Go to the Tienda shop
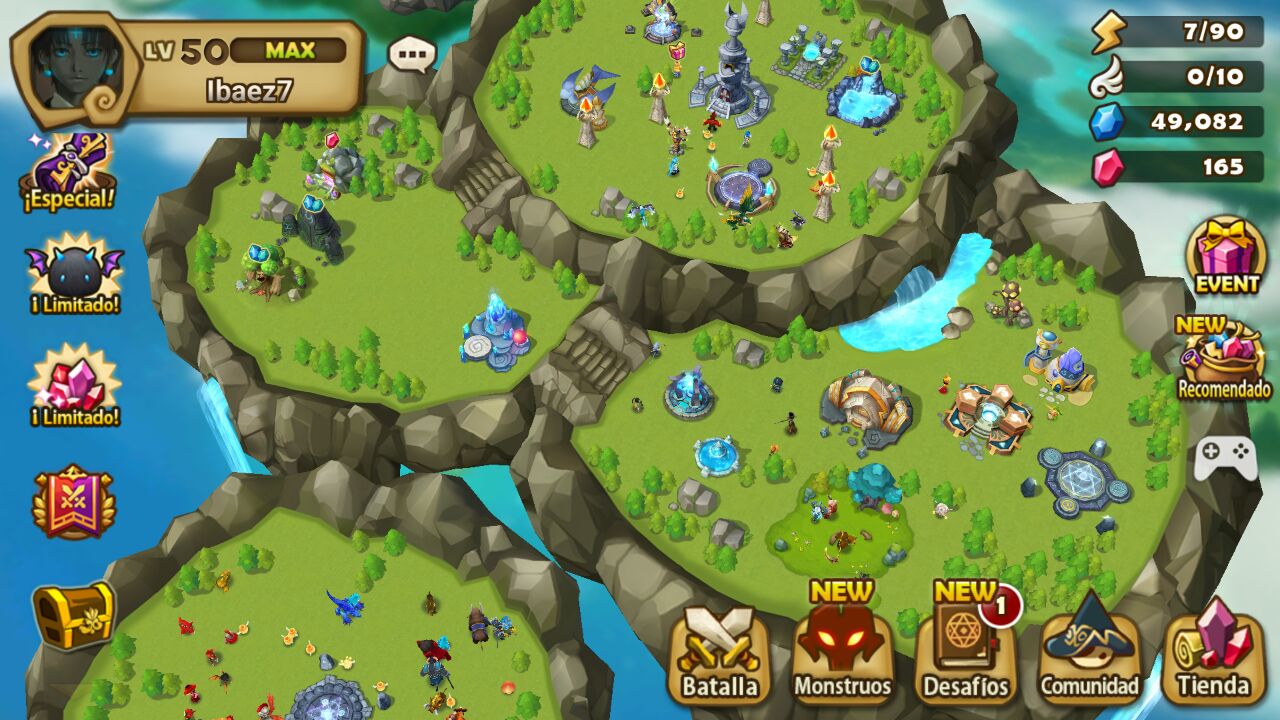This screenshot has width=1280, height=720. pos(1212,655)
